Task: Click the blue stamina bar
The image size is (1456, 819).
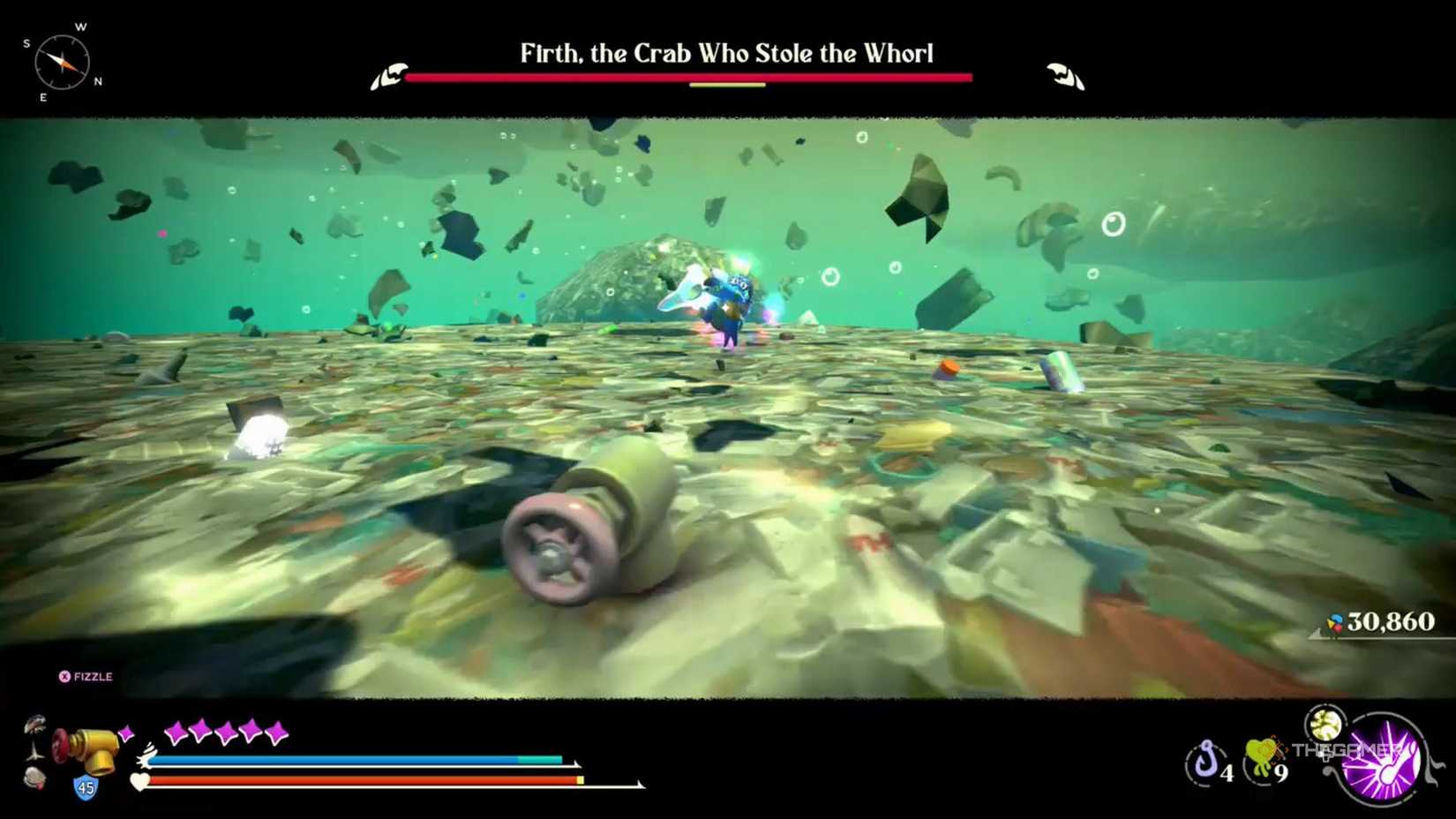Action: point(337,759)
